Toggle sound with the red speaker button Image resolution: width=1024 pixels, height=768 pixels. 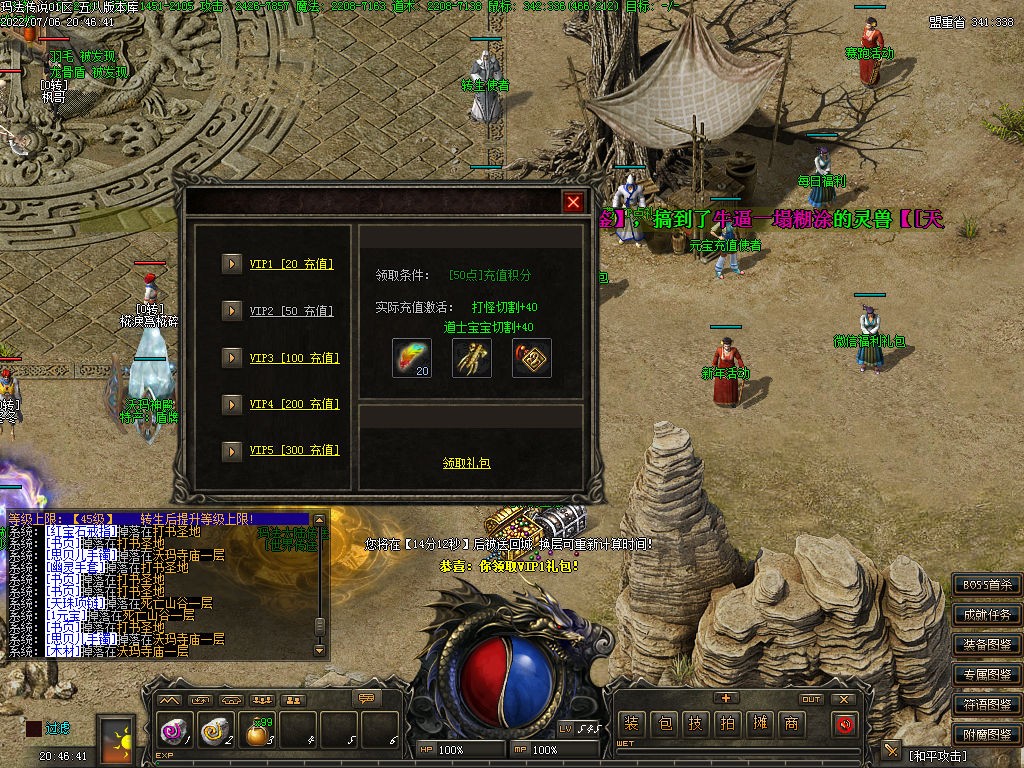tap(845, 723)
